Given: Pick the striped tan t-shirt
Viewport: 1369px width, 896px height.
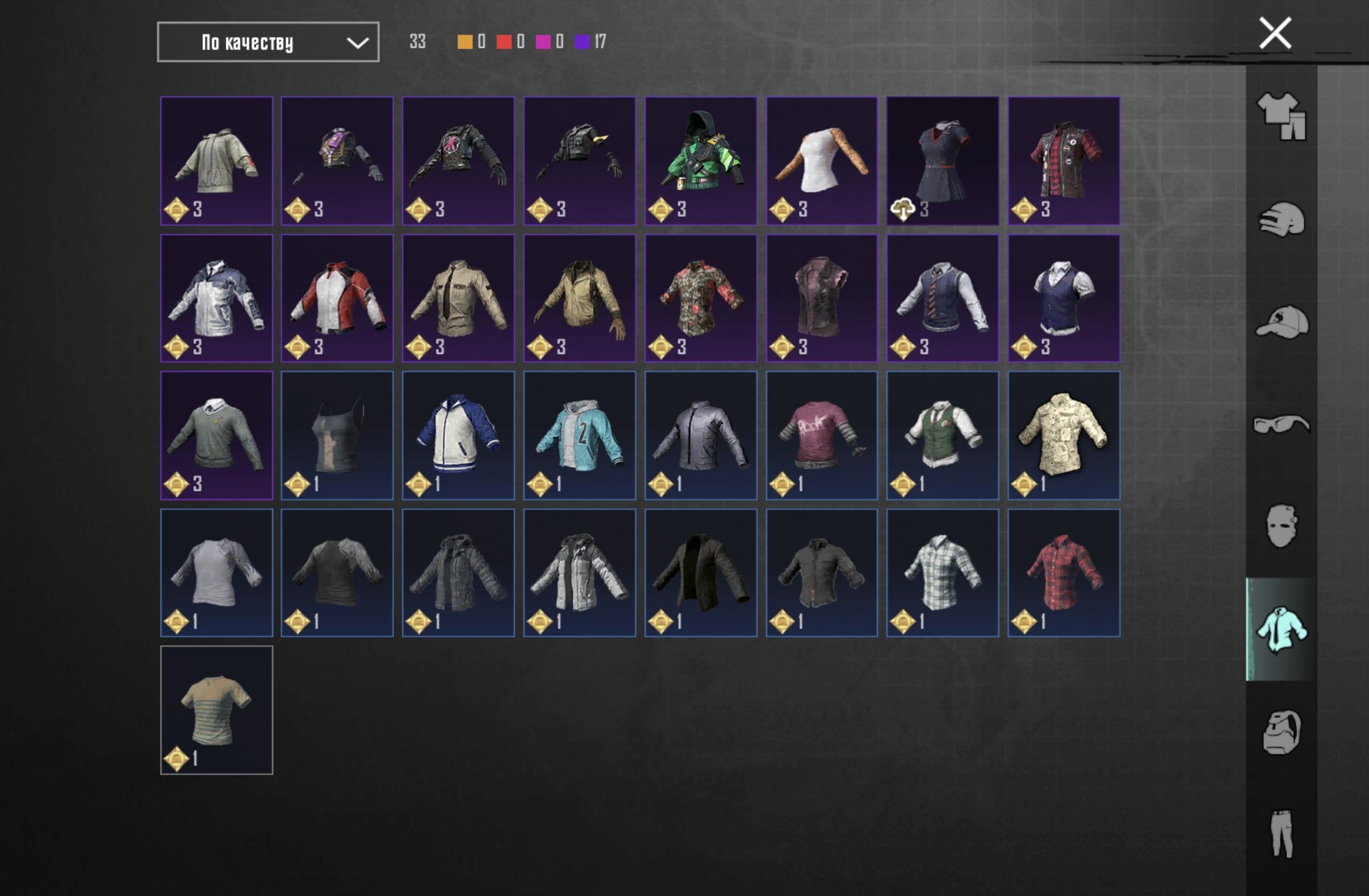Looking at the screenshot, I should pyautogui.click(x=217, y=710).
